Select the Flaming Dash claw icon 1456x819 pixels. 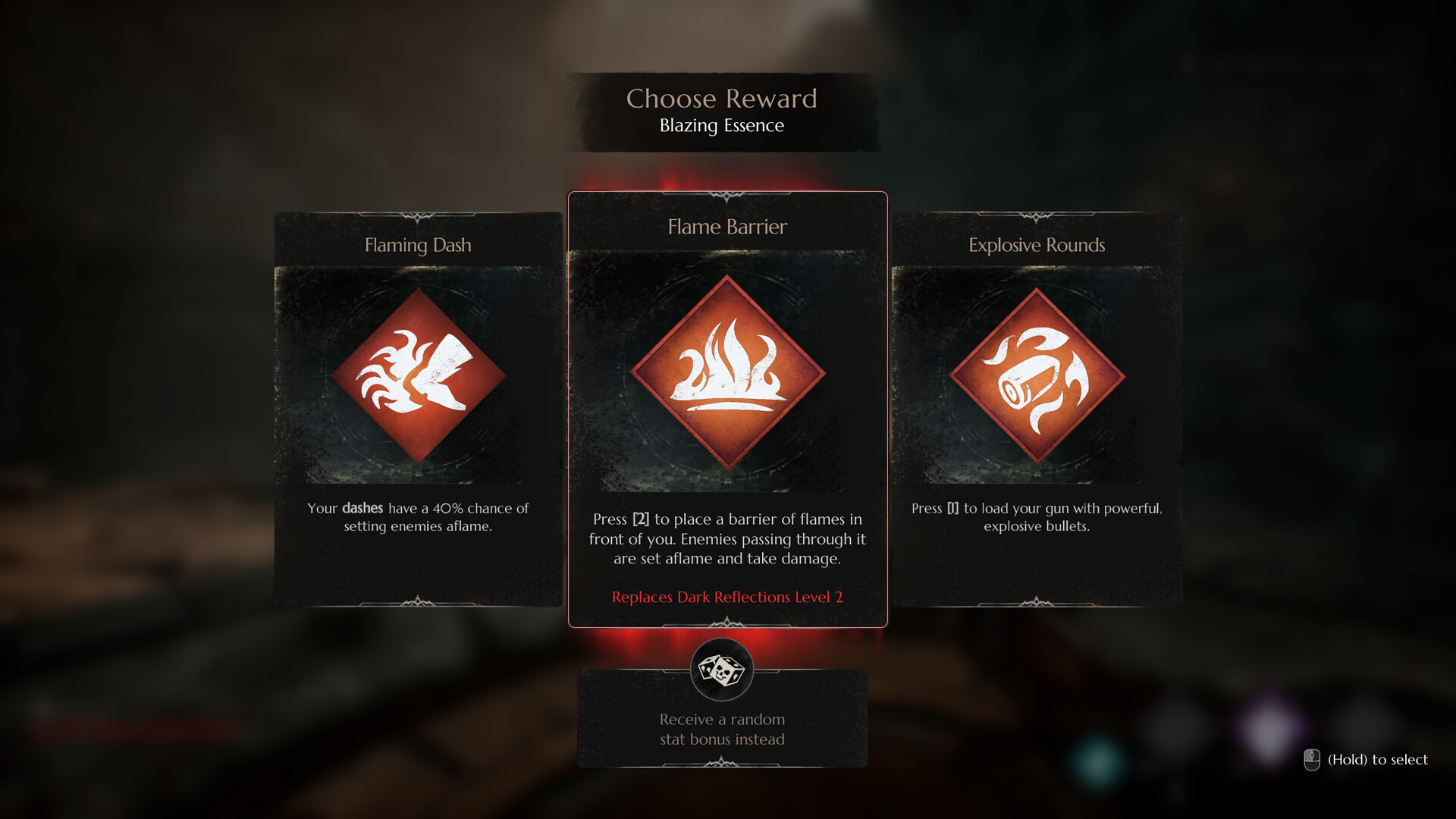pyautogui.click(x=418, y=371)
